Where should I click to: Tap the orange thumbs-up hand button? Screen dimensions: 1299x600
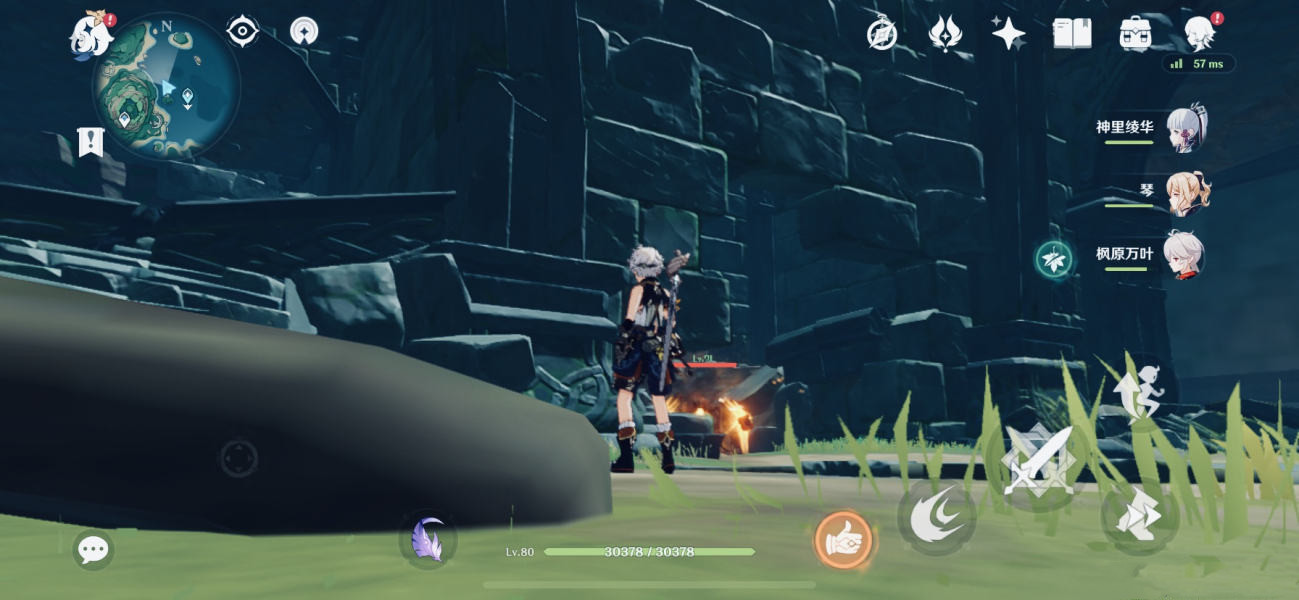pos(843,541)
